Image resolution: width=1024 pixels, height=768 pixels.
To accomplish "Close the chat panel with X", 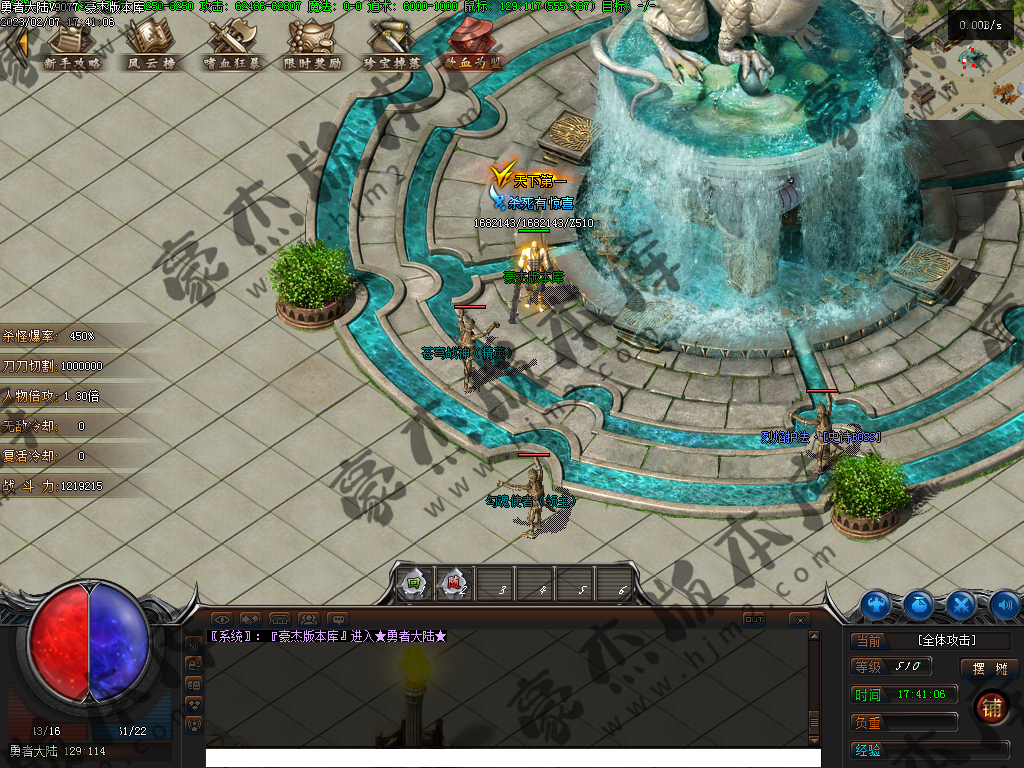I will pyautogui.click(x=800, y=620).
